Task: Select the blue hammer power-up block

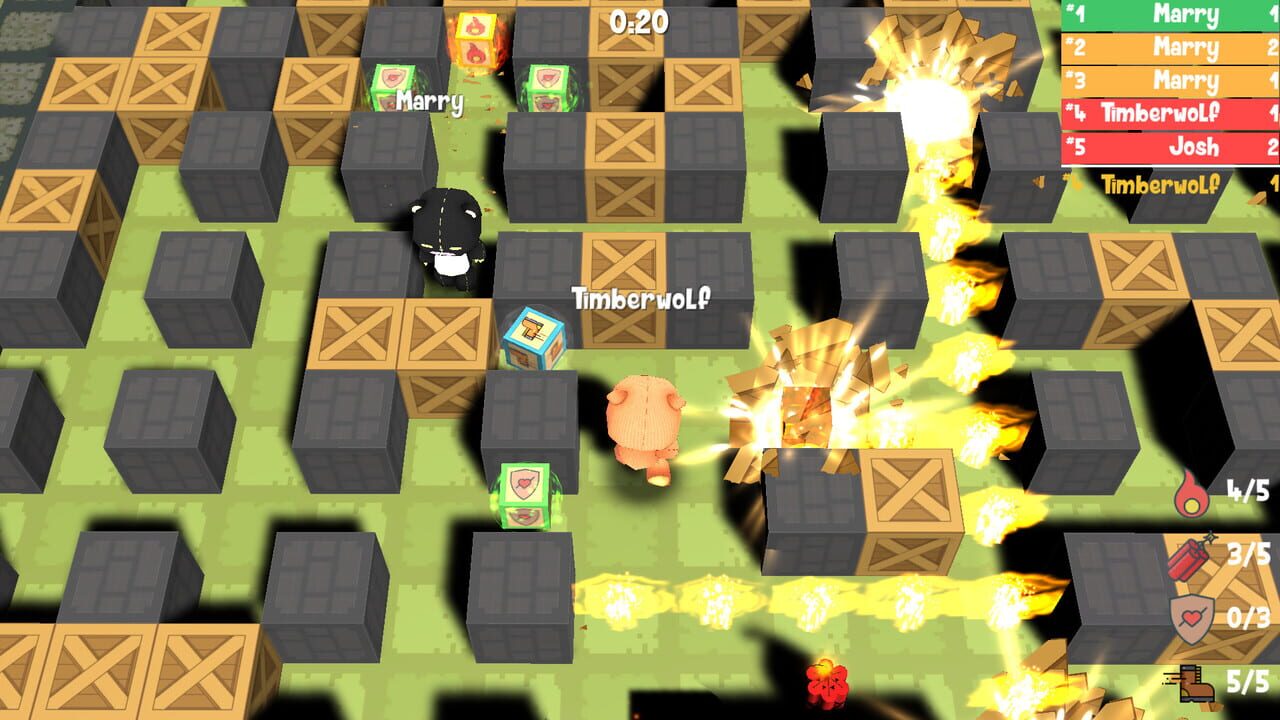Action: tap(535, 337)
